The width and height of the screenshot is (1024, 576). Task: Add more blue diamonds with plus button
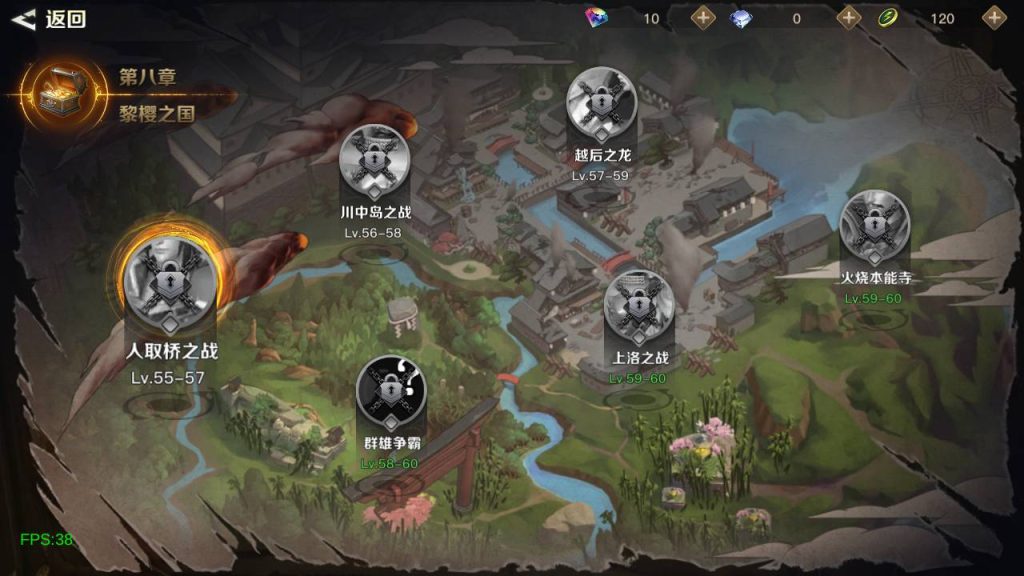tap(849, 17)
